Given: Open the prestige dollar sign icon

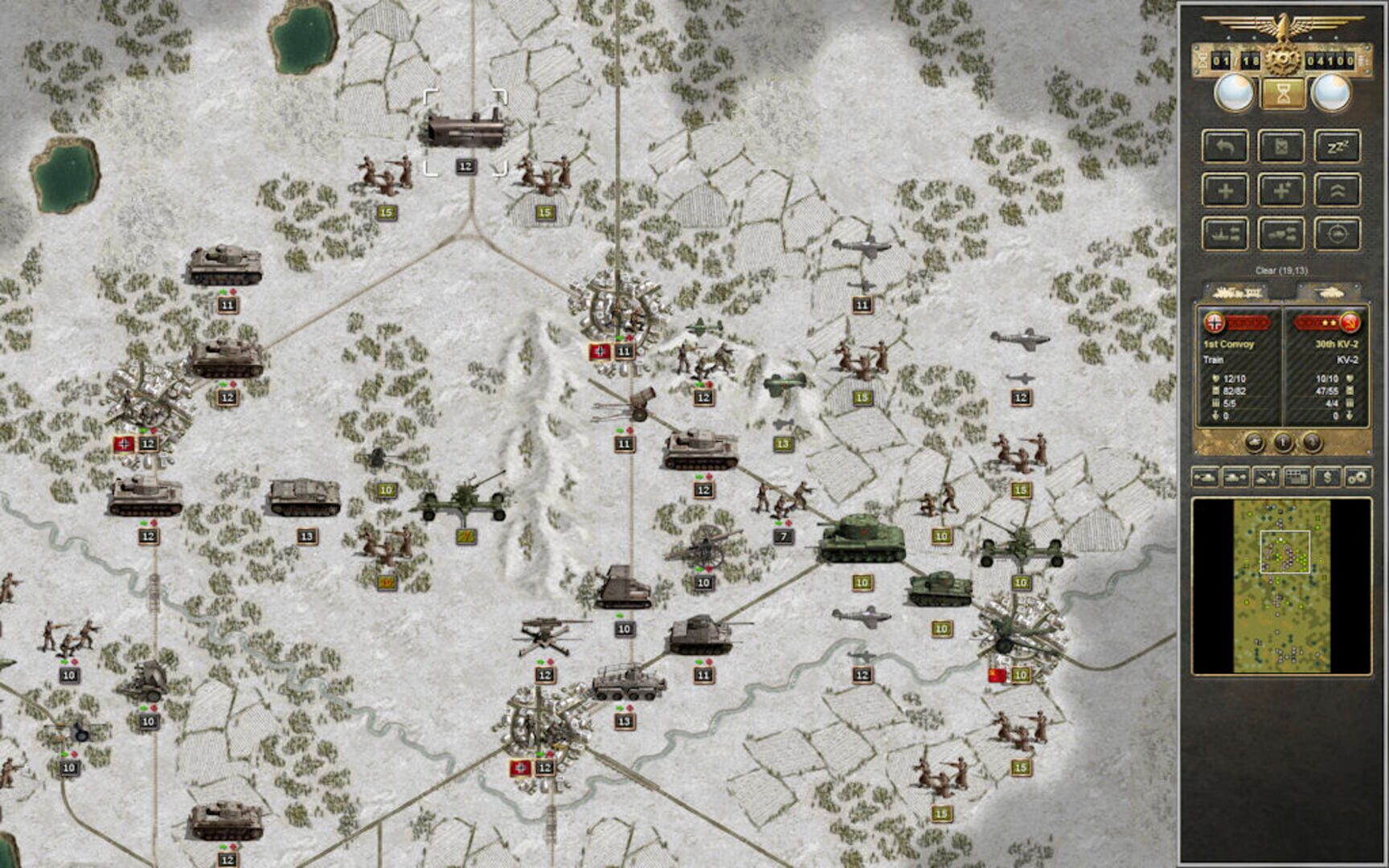Looking at the screenshot, I should [1328, 478].
